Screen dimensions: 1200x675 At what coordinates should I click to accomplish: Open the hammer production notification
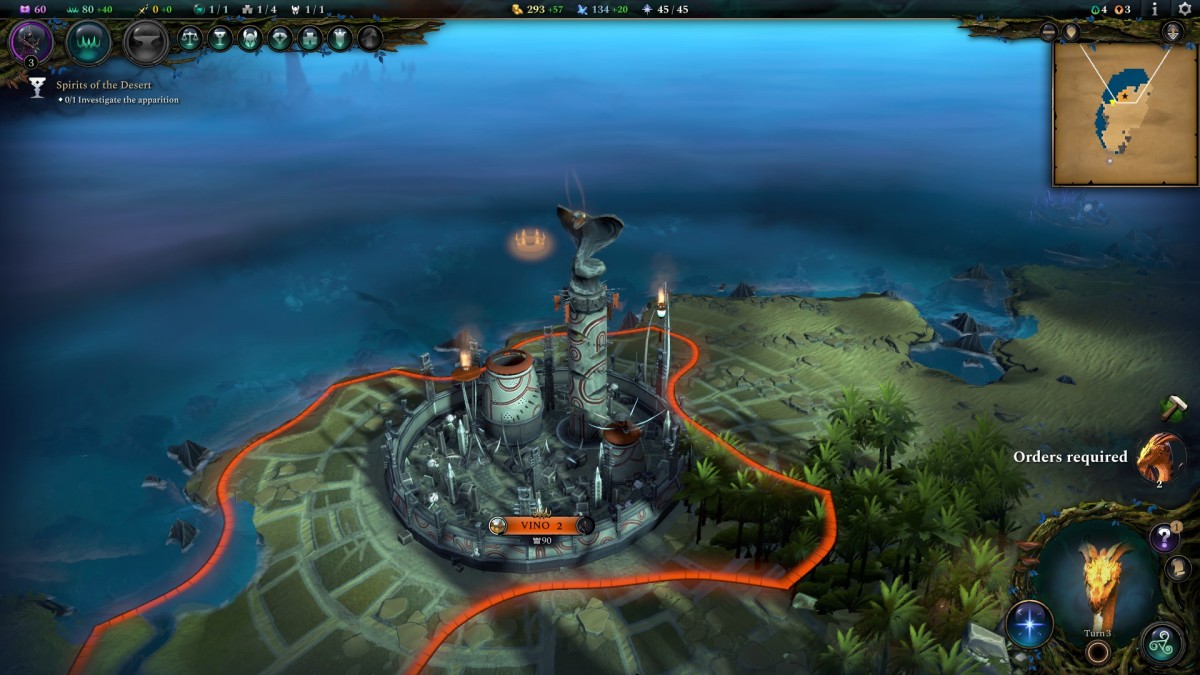pos(1172,407)
